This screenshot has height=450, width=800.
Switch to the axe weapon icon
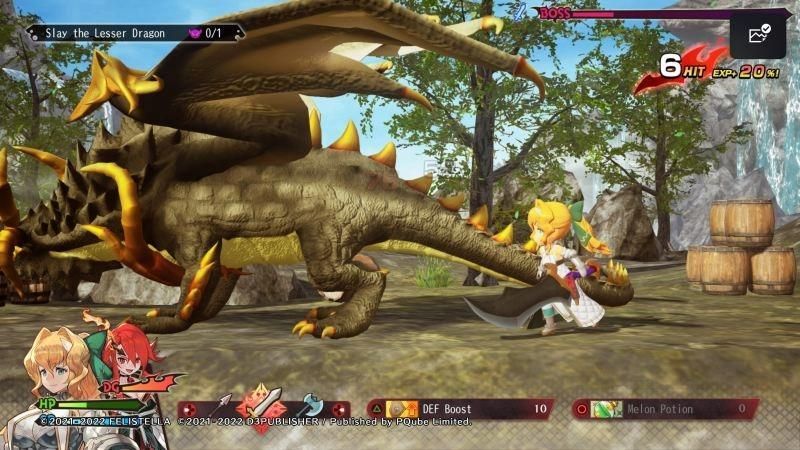(311, 405)
